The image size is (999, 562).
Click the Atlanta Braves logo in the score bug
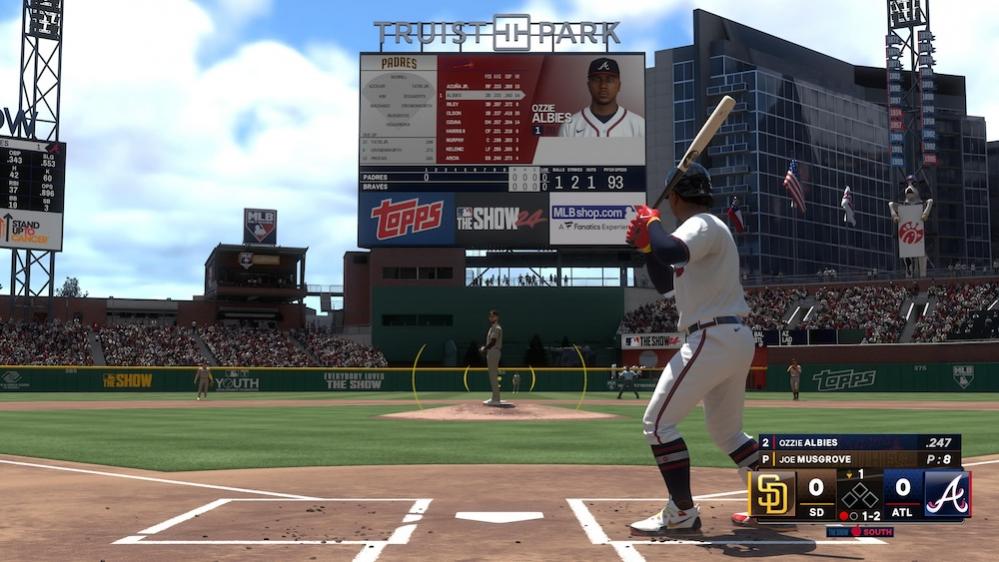[x=946, y=494]
